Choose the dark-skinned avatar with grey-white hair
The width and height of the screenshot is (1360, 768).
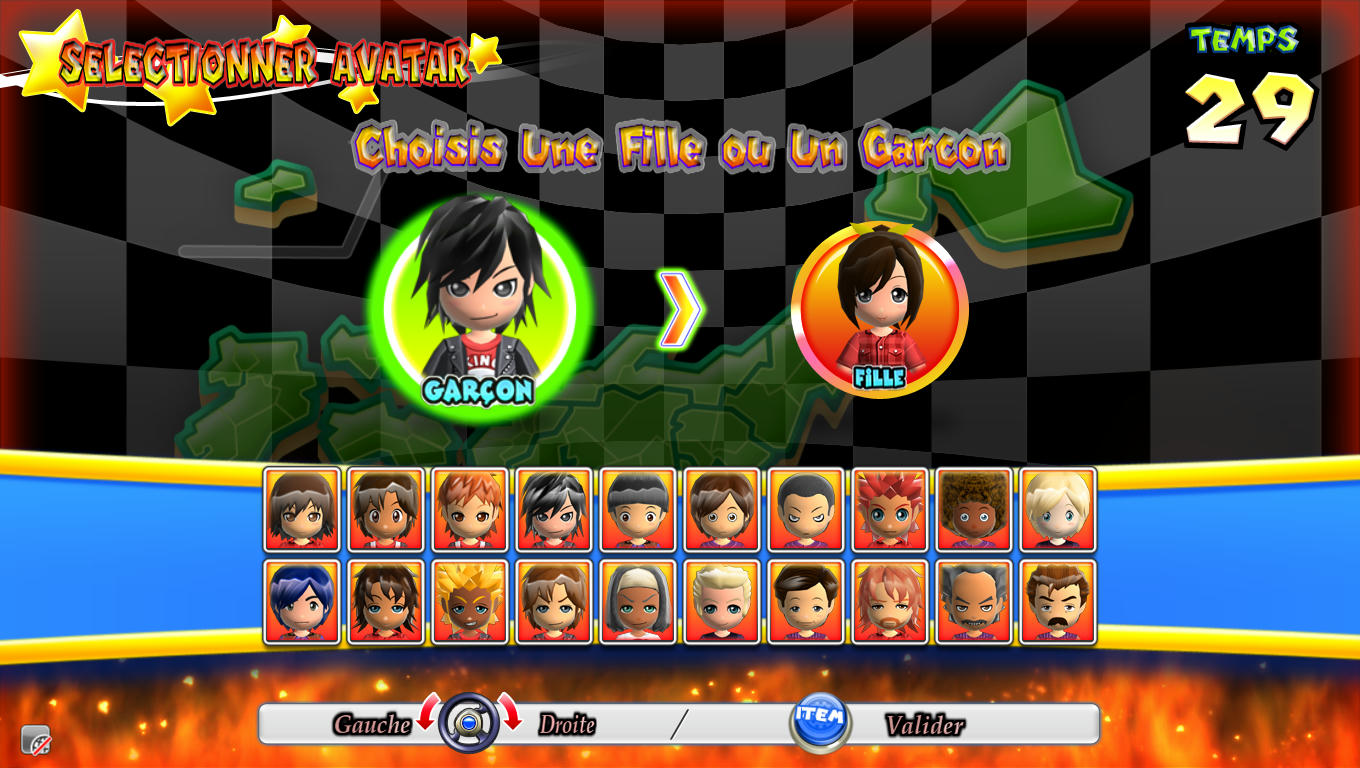point(638,601)
